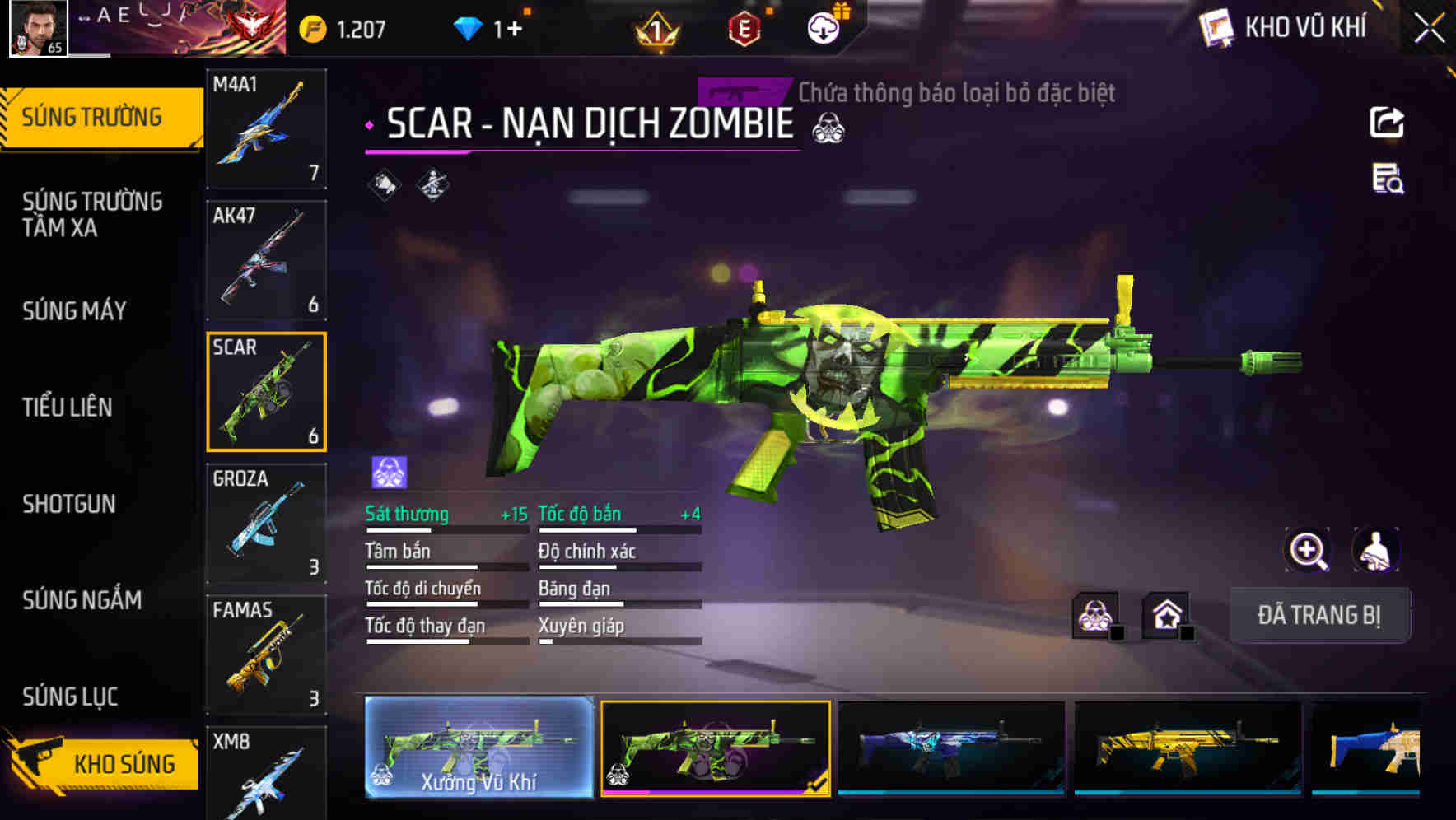Select the biohazard mask attachment slot icon
Viewport: 1456px width, 820px height.
point(1095,613)
